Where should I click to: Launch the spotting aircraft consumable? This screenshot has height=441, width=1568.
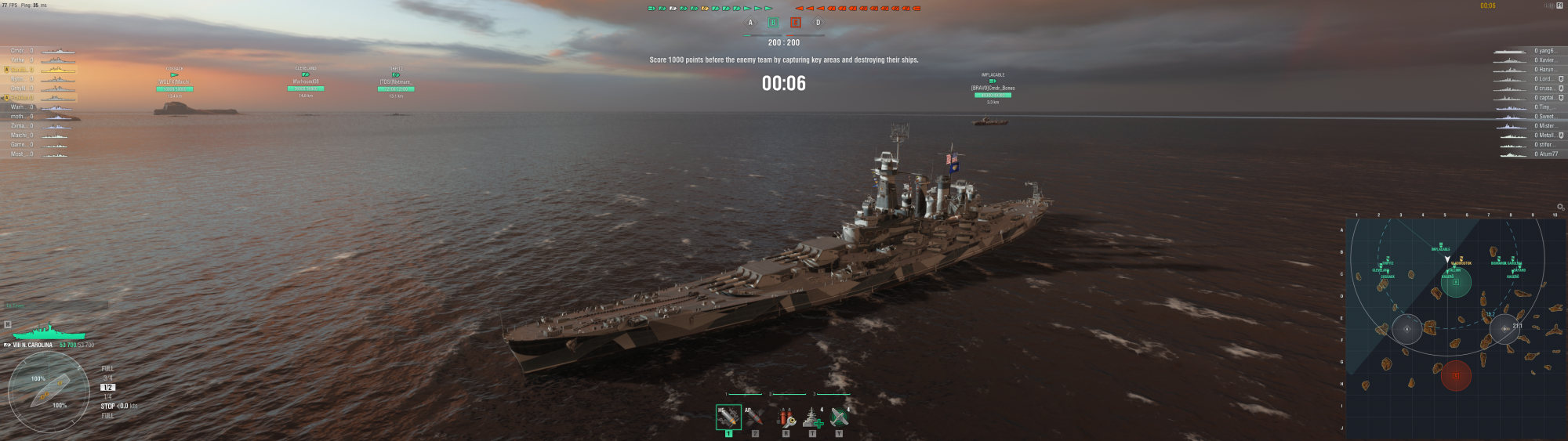pyautogui.click(x=839, y=417)
